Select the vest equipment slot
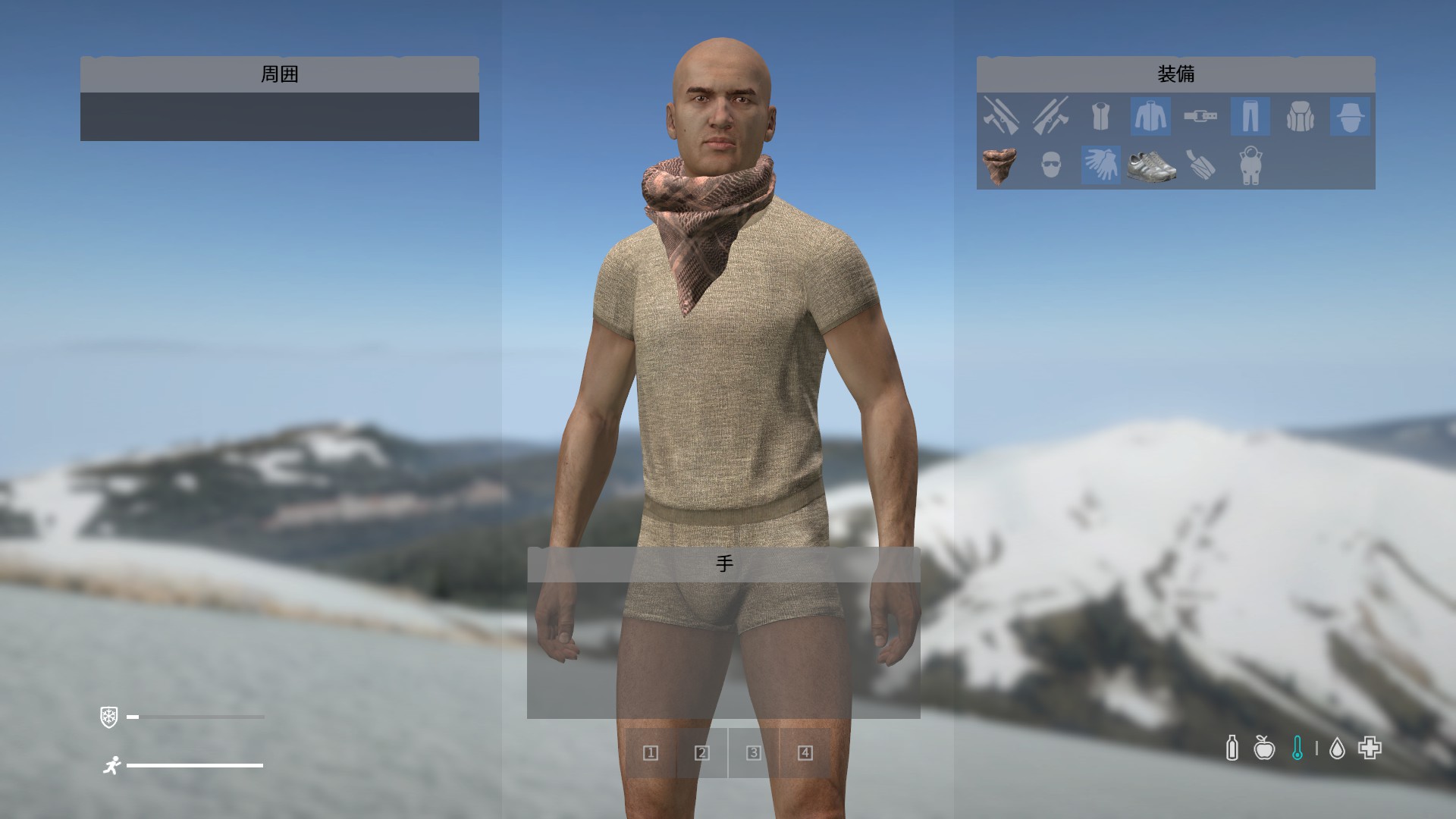The height and width of the screenshot is (819, 1456). 1100,117
